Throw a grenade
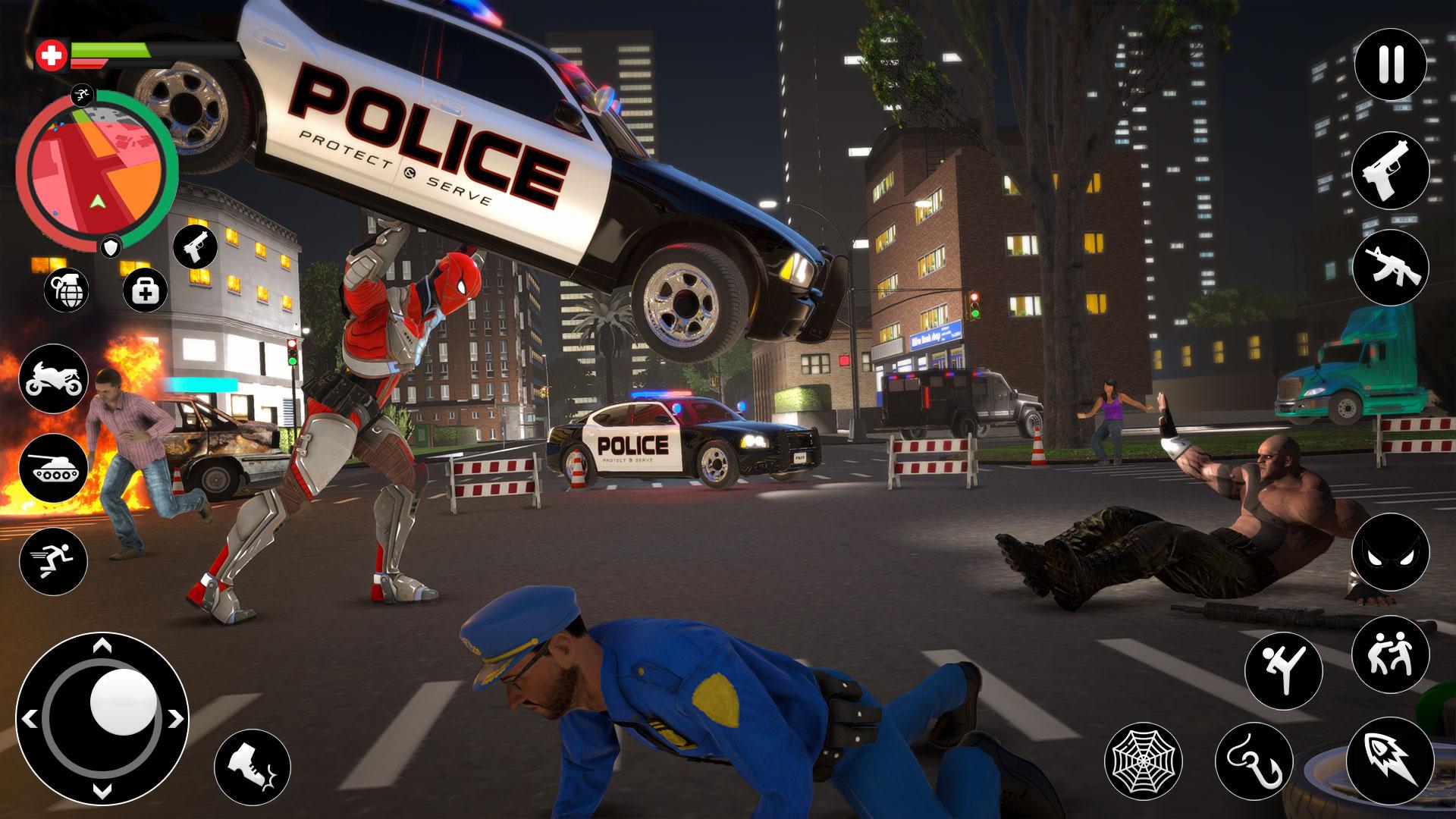This screenshot has width=1456, height=819. pyautogui.click(x=67, y=289)
